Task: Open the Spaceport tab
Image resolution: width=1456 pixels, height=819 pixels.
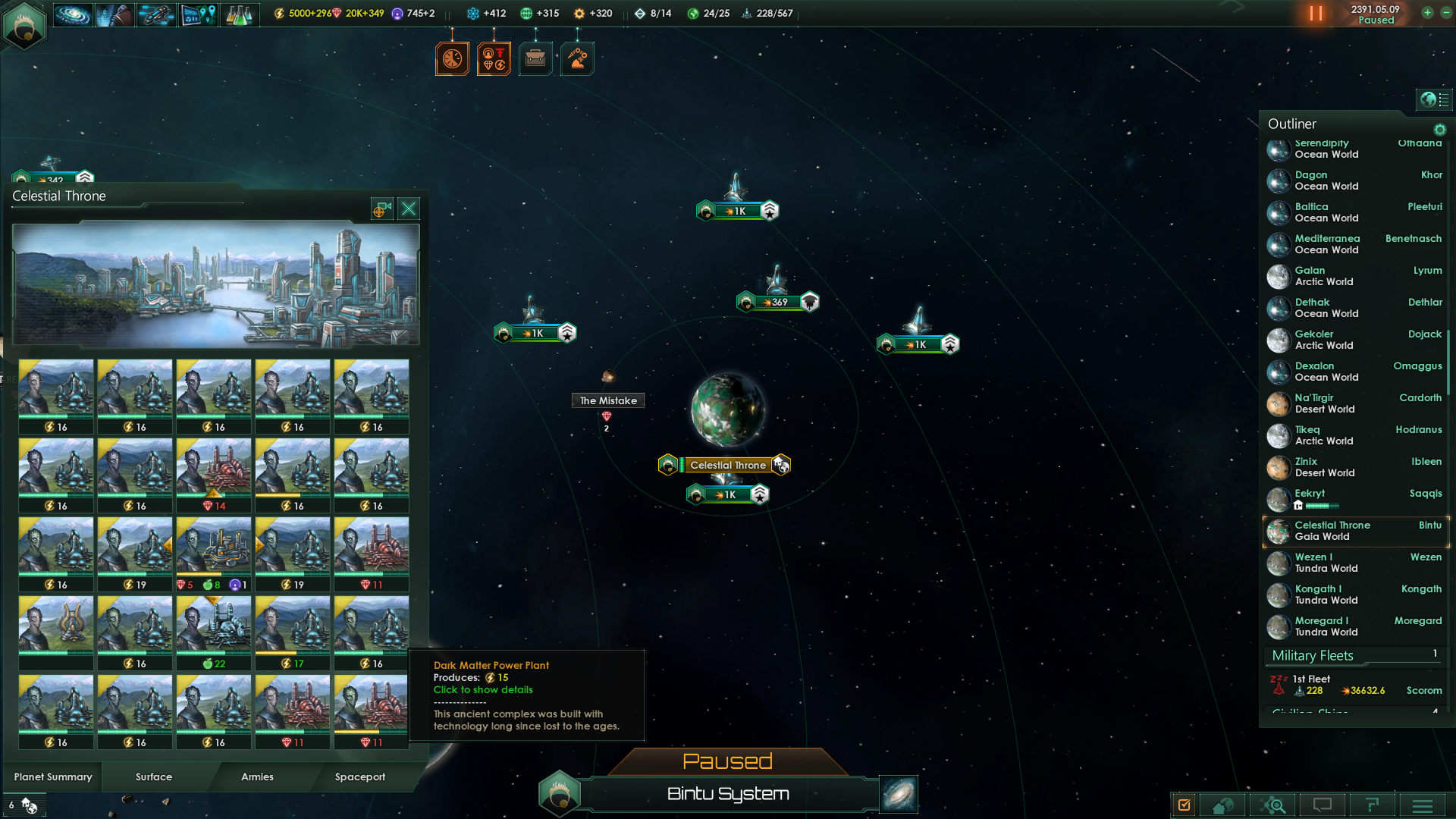Action: tap(360, 777)
